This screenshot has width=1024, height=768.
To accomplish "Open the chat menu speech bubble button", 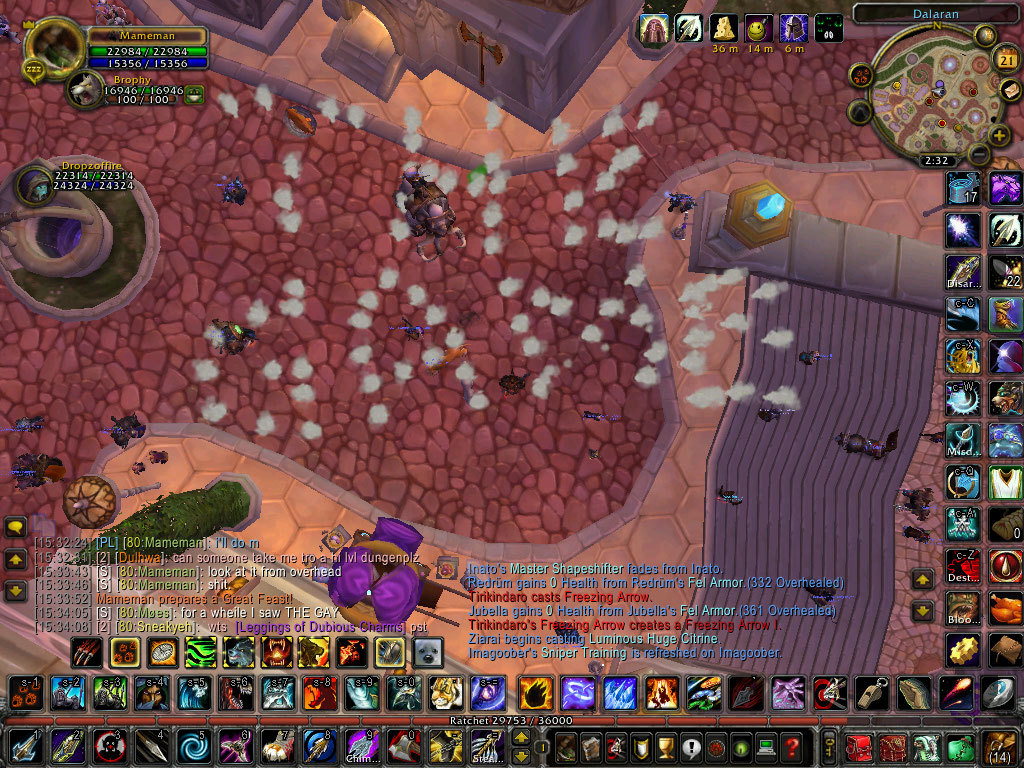I will tap(15, 527).
